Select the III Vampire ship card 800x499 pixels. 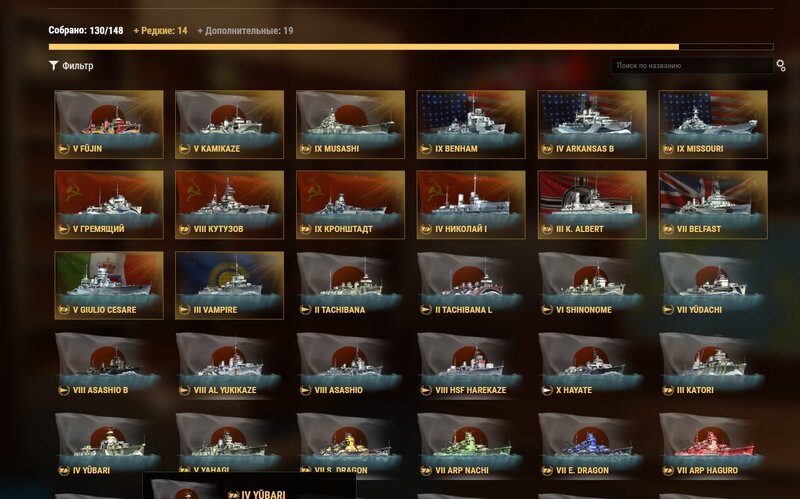tap(229, 285)
